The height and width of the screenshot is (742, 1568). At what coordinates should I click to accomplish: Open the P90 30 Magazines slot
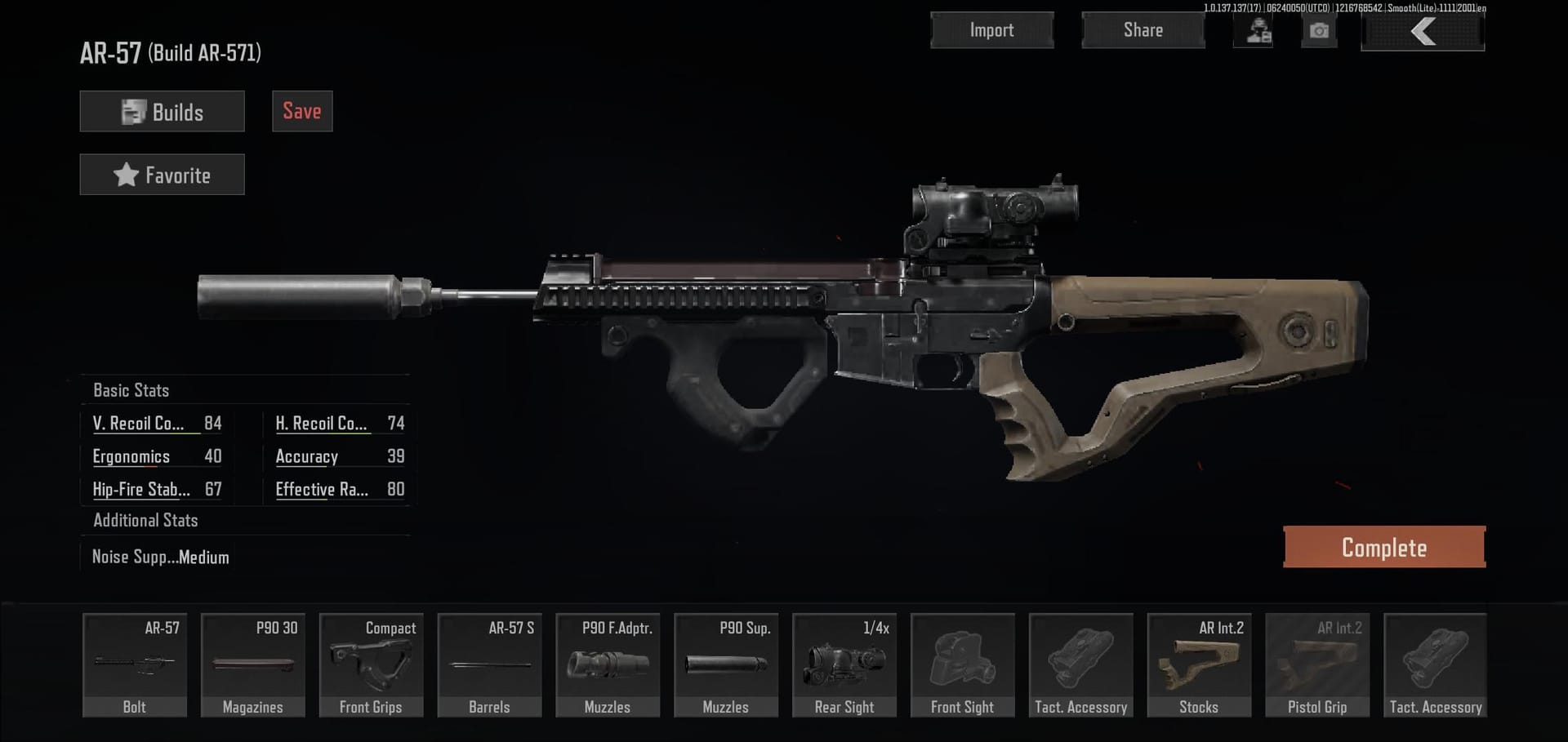[x=253, y=665]
